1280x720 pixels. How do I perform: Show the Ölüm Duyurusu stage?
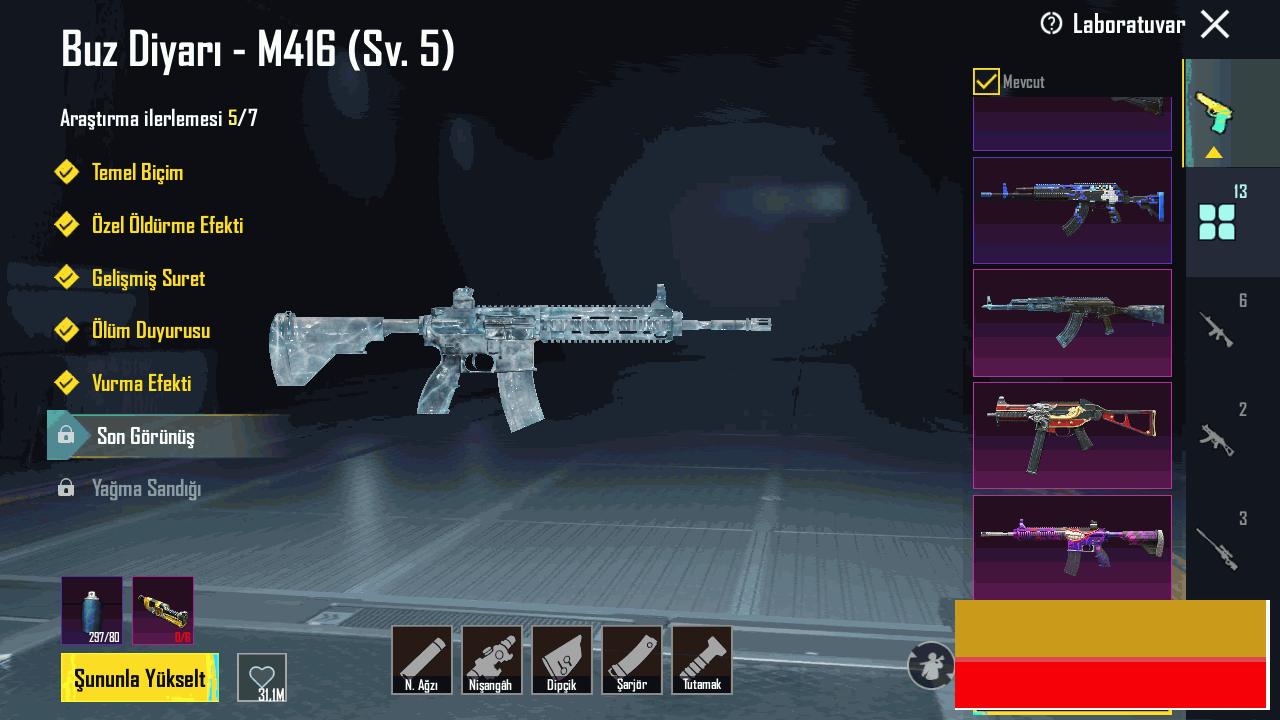150,330
